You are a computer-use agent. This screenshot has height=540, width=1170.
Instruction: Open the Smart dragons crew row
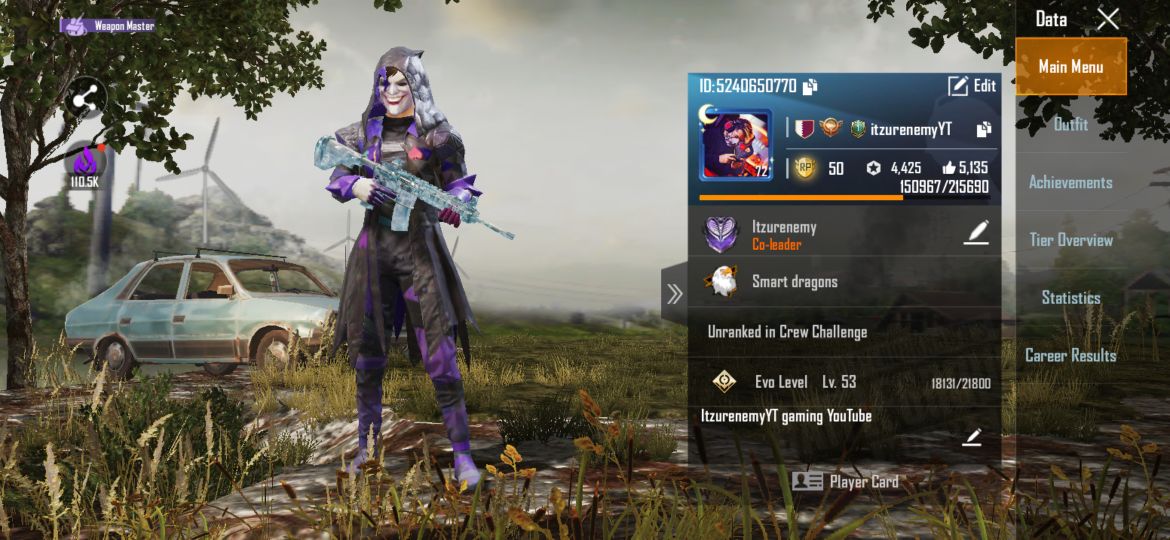pyautogui.click(x=844, y=282)
